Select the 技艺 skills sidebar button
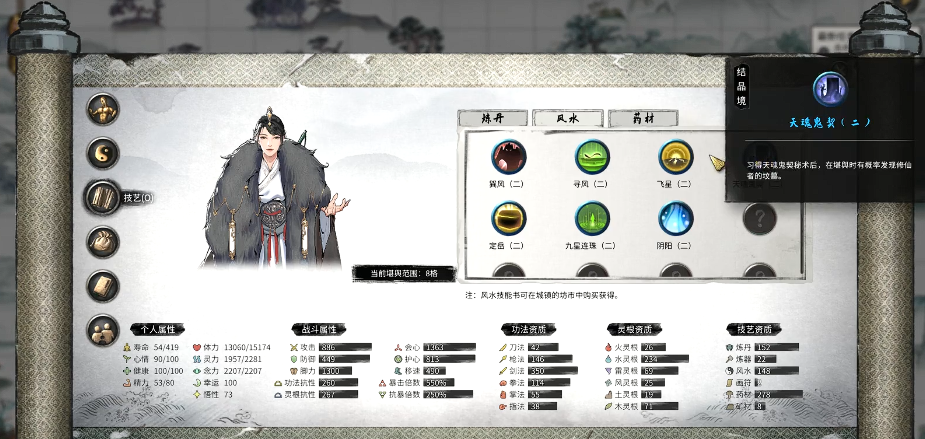This screenshot has height=439, width=925. [102, 197]
